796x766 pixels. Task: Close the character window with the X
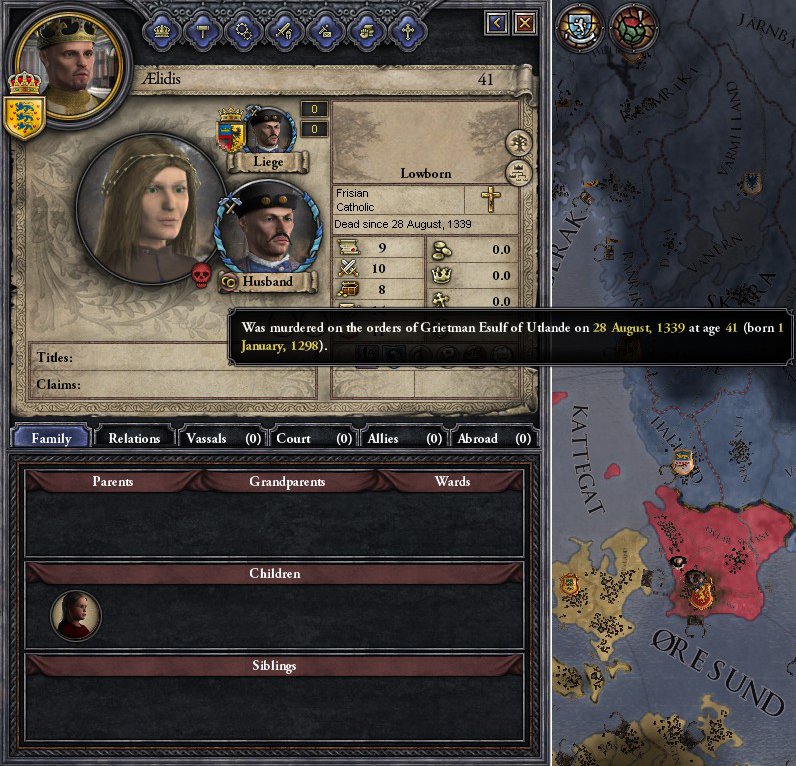[525, 23]
